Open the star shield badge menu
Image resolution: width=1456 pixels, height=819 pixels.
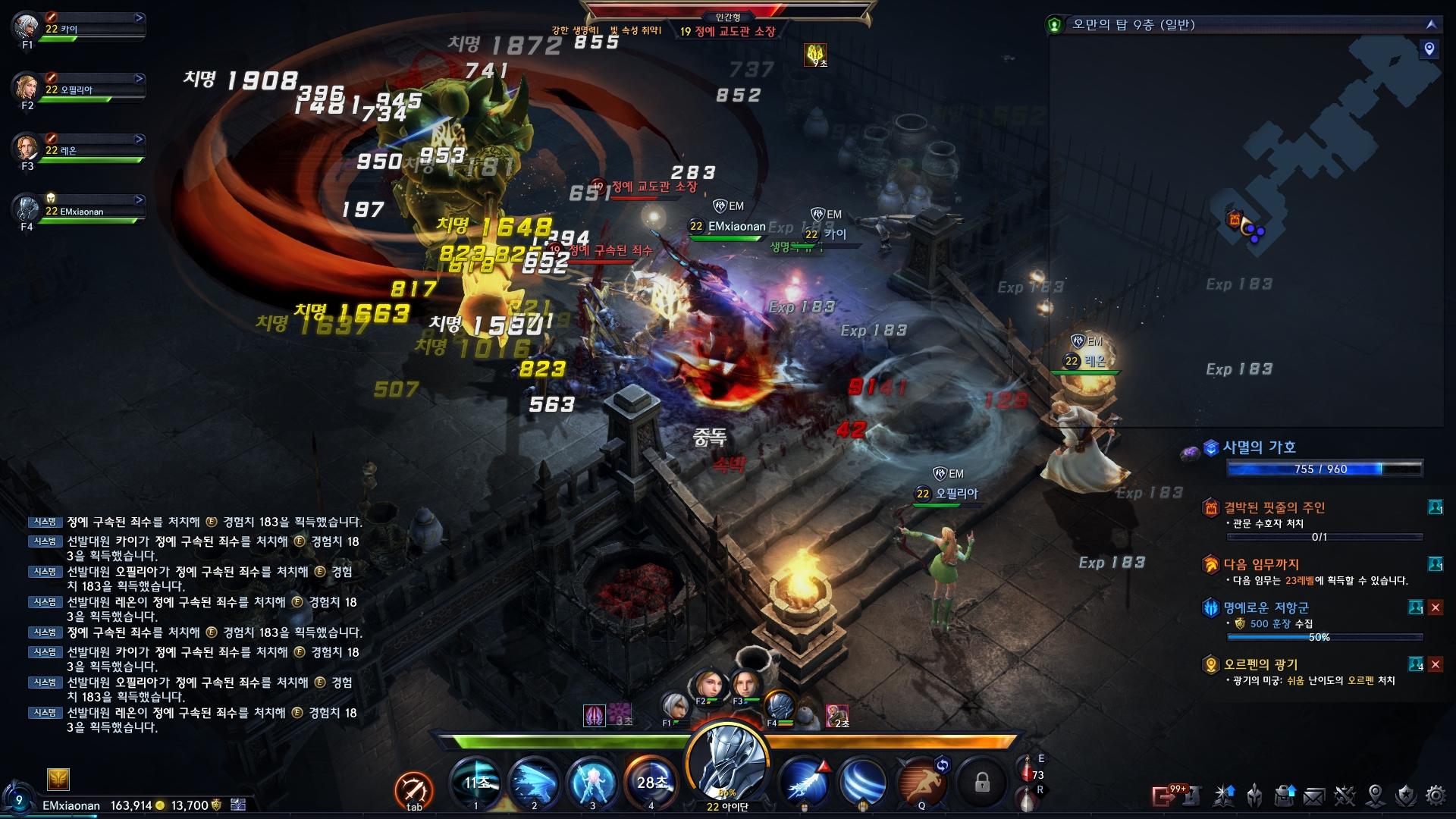pos(1405,795)
